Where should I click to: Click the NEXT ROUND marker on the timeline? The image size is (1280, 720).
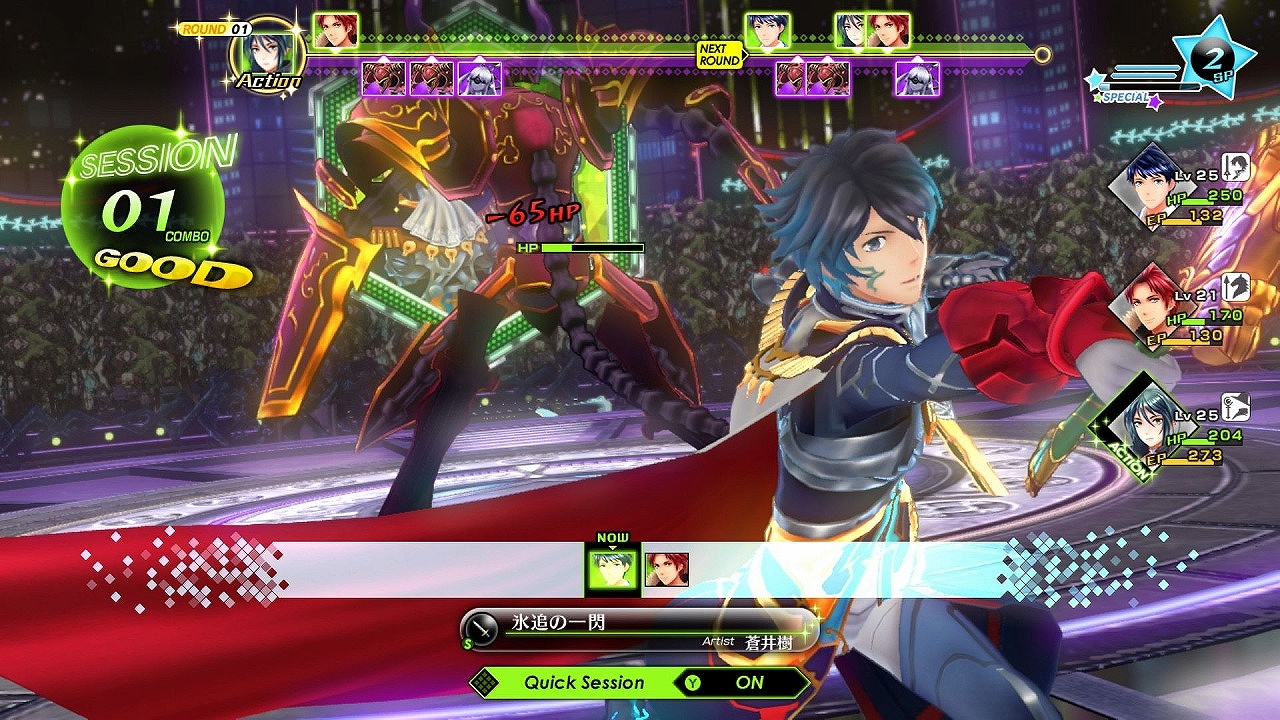point(720,54)
